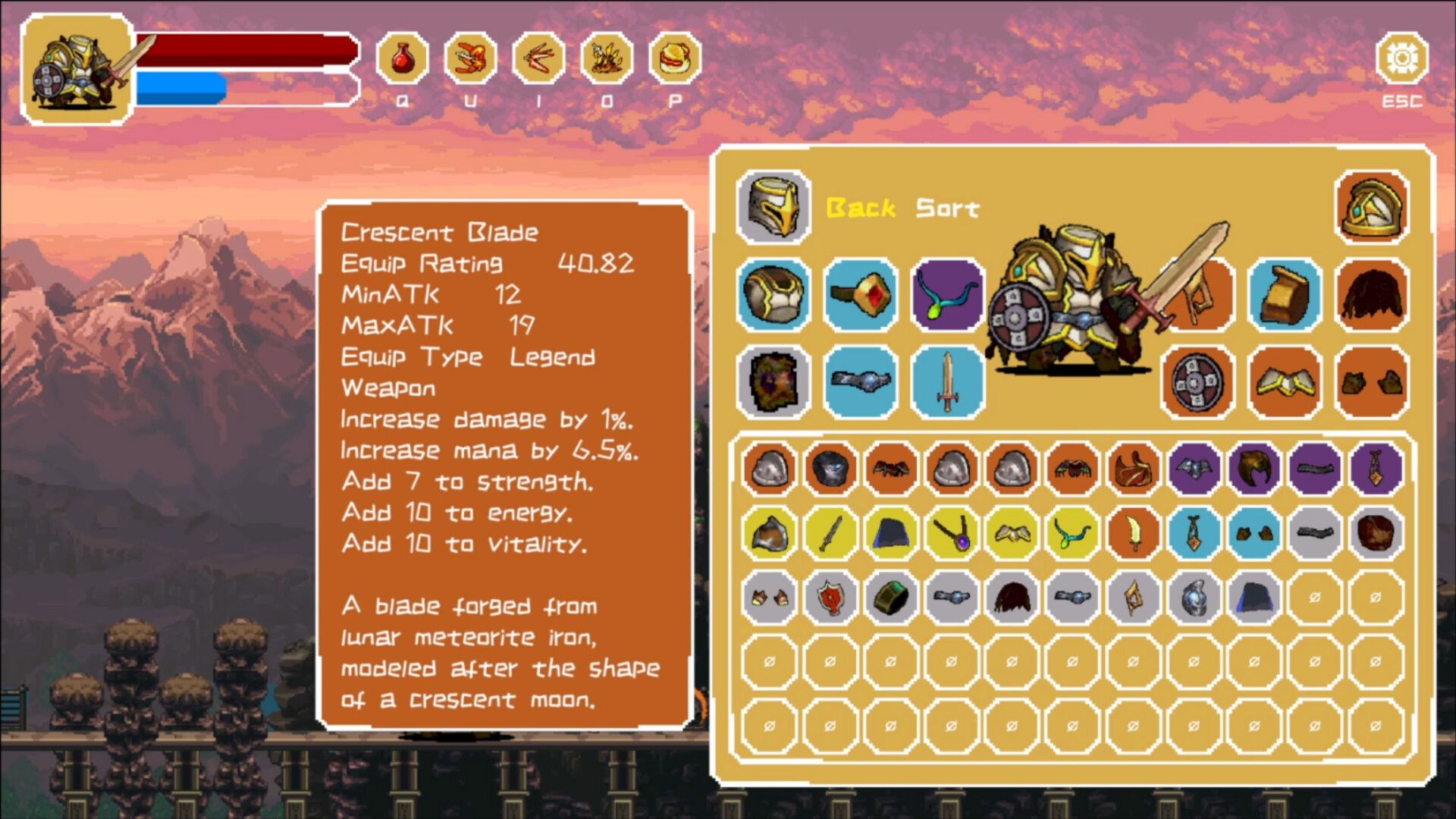Select the purple amulet in the yellow slot
The height and width of the screenshot is (819, 1456).
[x=951, y=533]
